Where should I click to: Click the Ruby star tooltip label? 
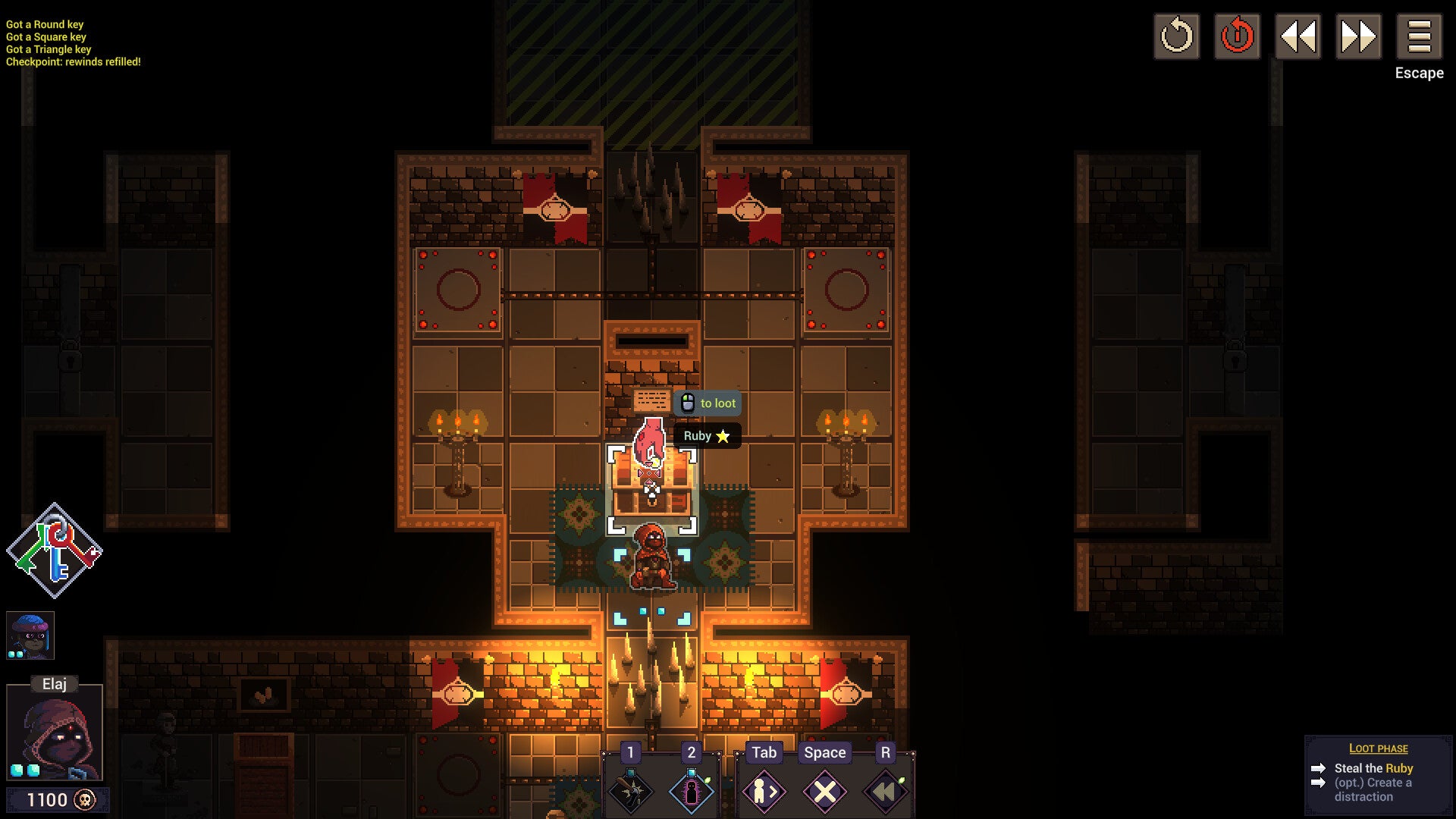click(705, 436)
